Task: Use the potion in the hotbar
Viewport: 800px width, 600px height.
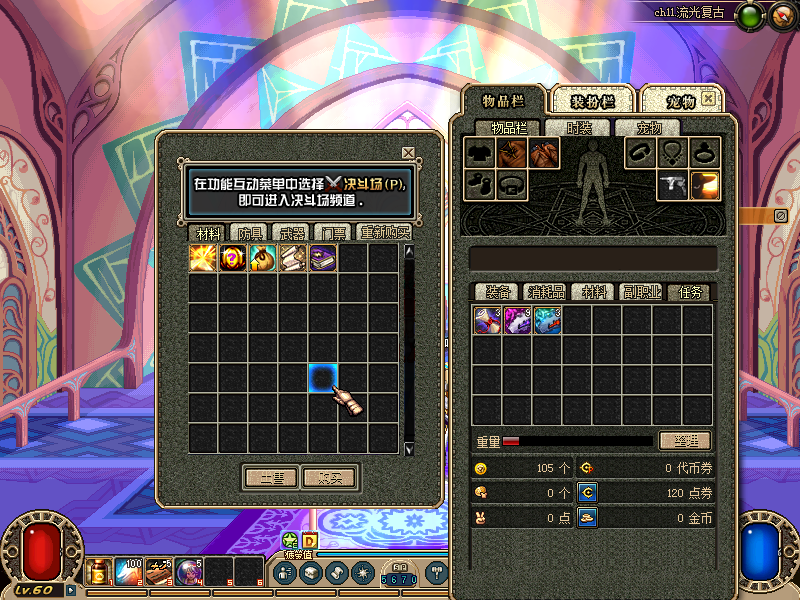Action: pos(100,573)
